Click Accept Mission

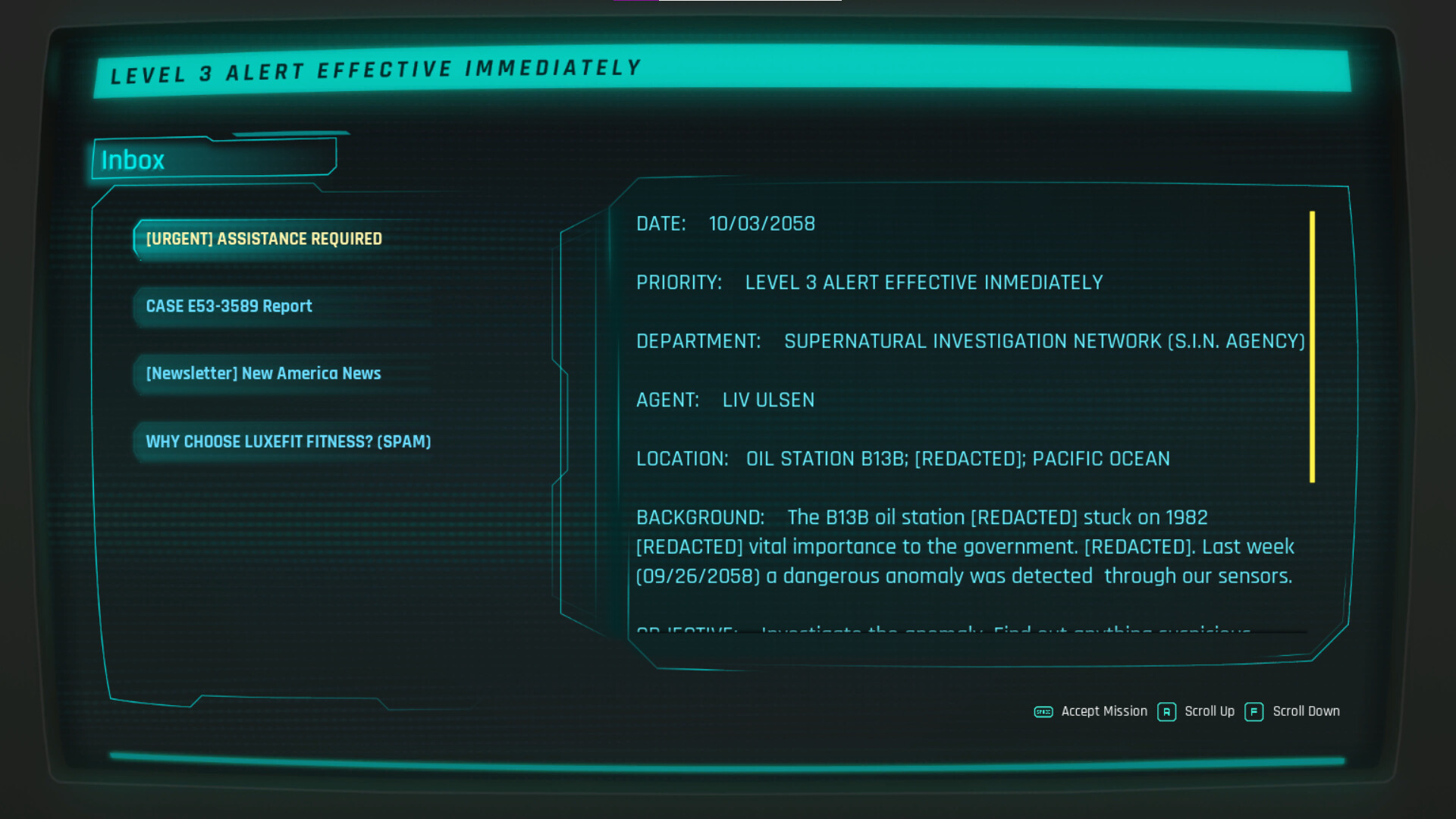pyautogui.click(x=1104, y=711)
